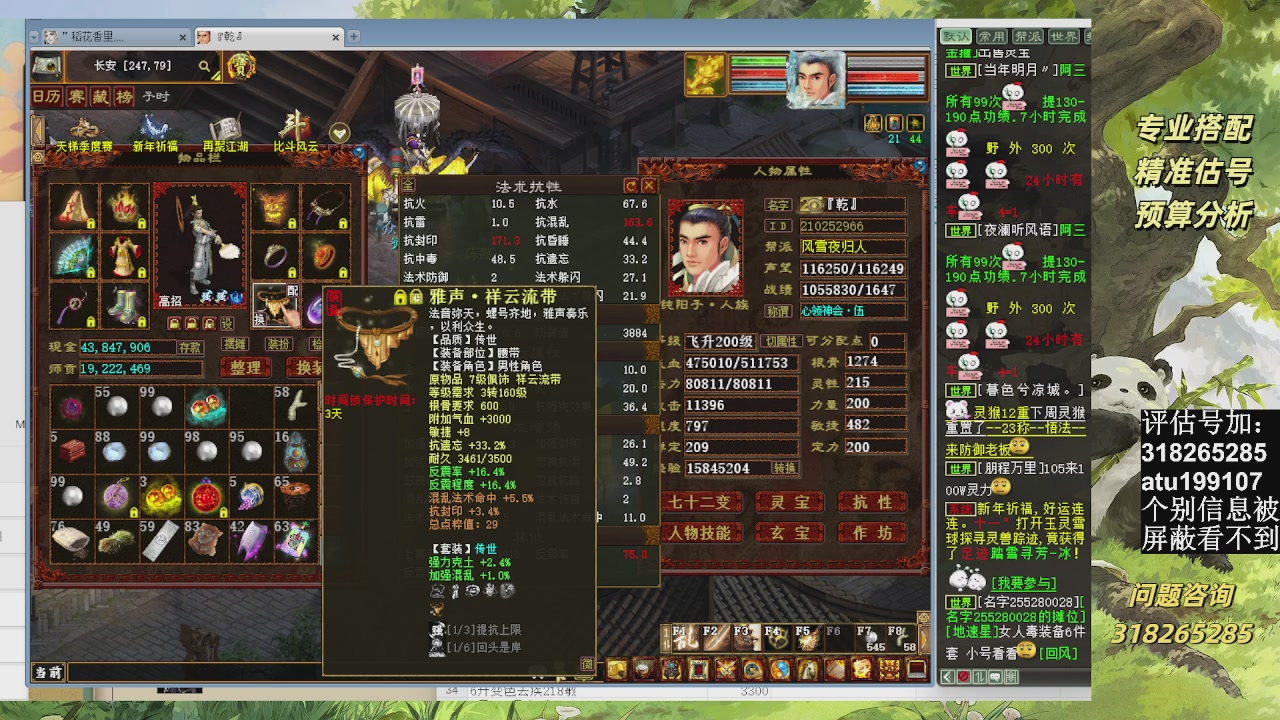The width and height of the screenshot is (1280, 720).
Task: Toggle the chat mute icon below the chat
Action: point(963,677)
